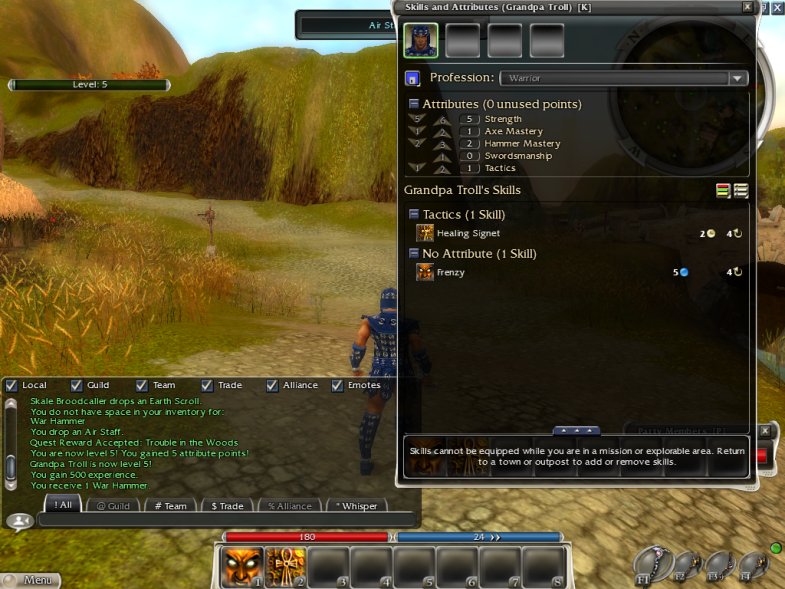Toggle the Local chat filter checkbox
The height and width of the screenshot is (589, 785).
pos(11,385)
